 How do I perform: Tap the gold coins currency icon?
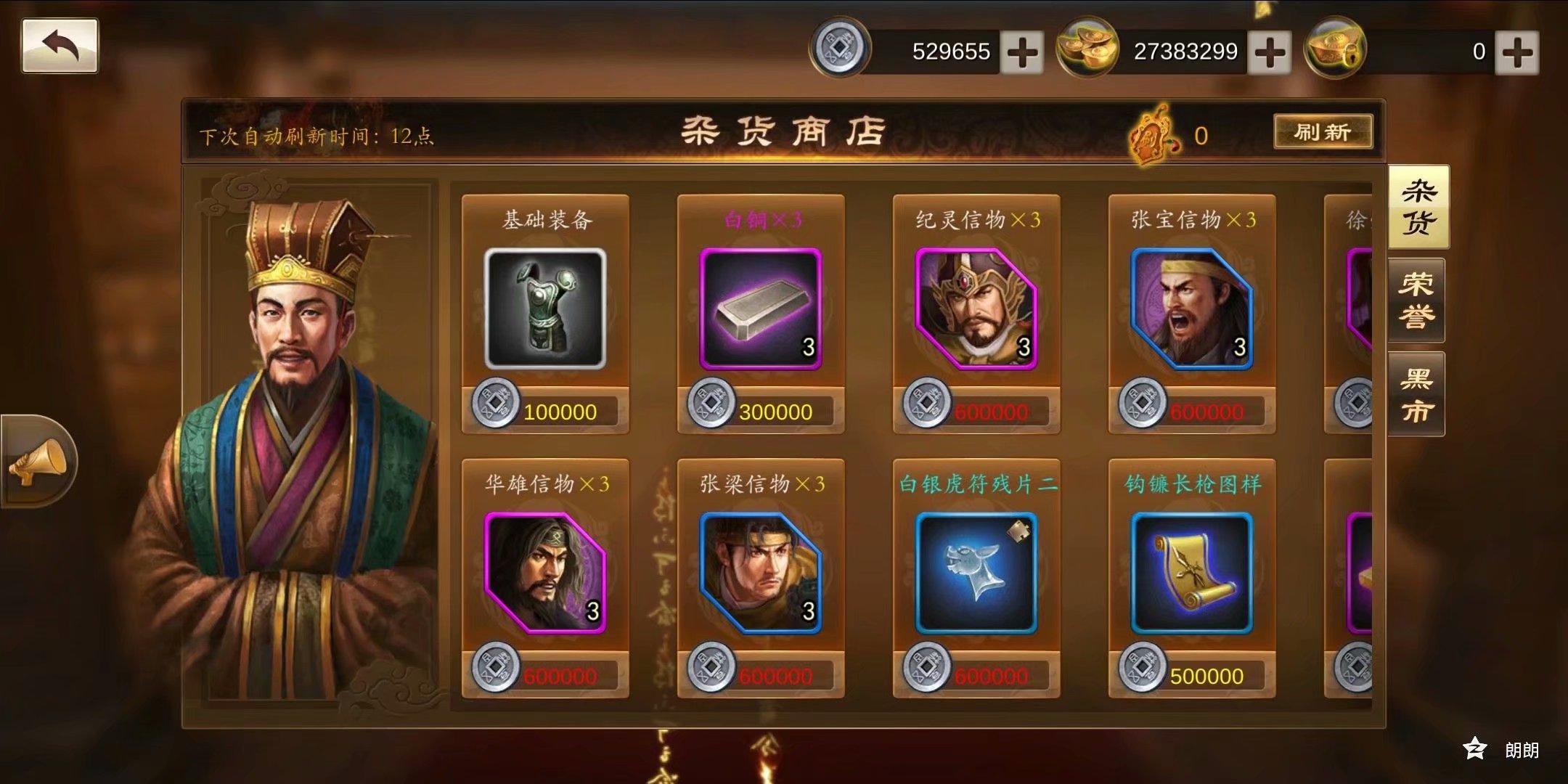(1085, 49)
